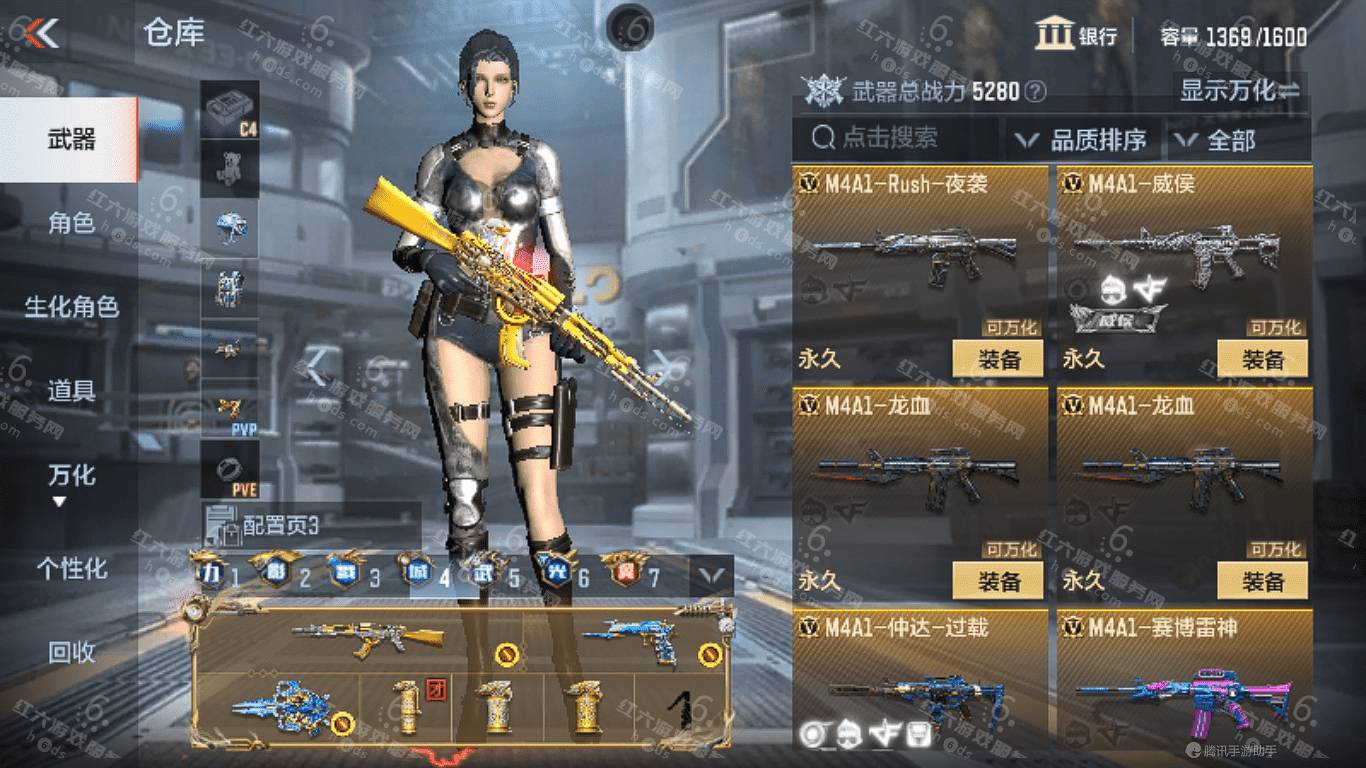The width and height of the screenshot is (1366, 768).
Task: Switch to the 角色 character tab
Action: pos(70,222)
